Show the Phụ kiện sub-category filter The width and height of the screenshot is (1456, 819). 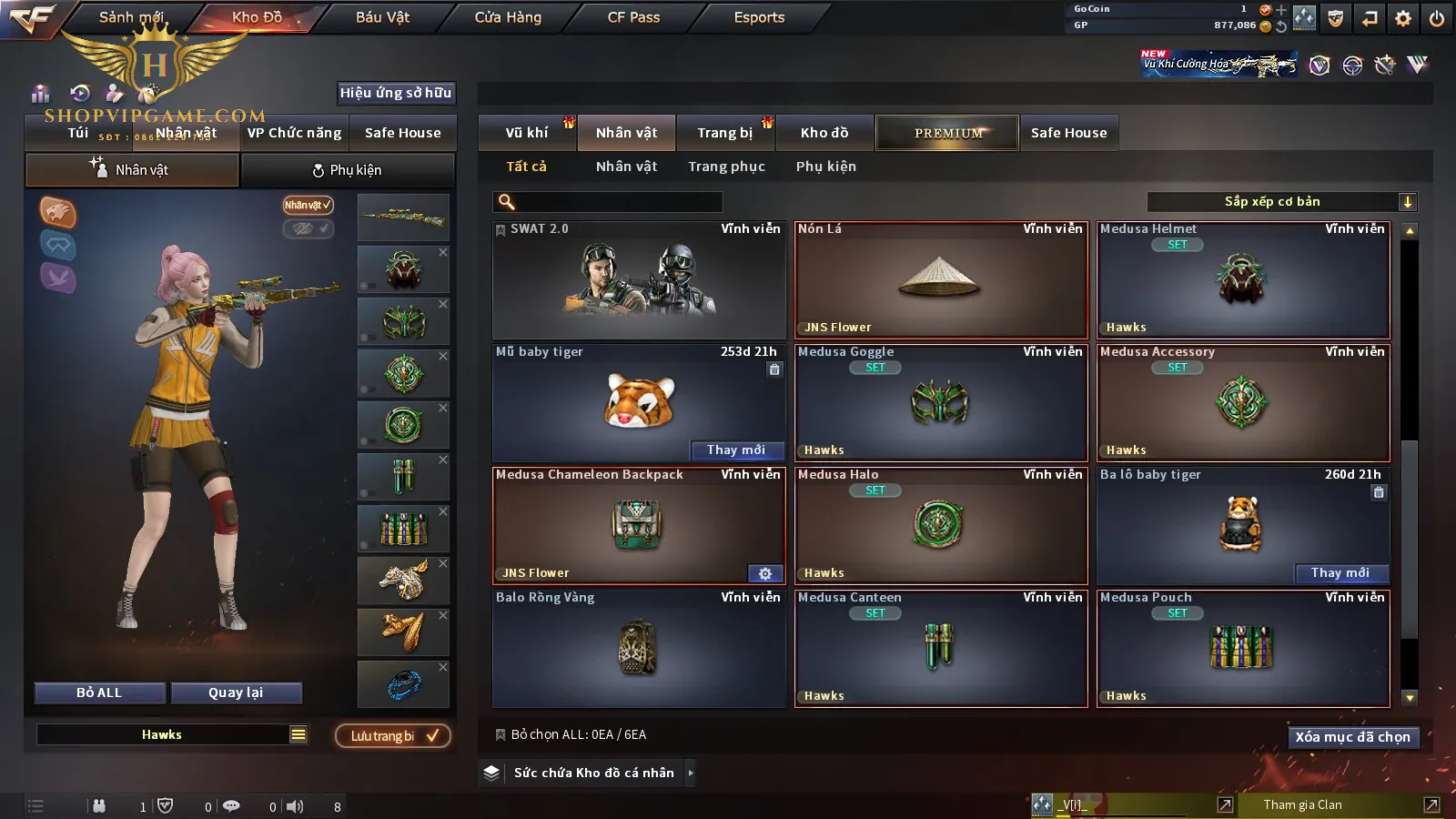[x=825, y=167]
